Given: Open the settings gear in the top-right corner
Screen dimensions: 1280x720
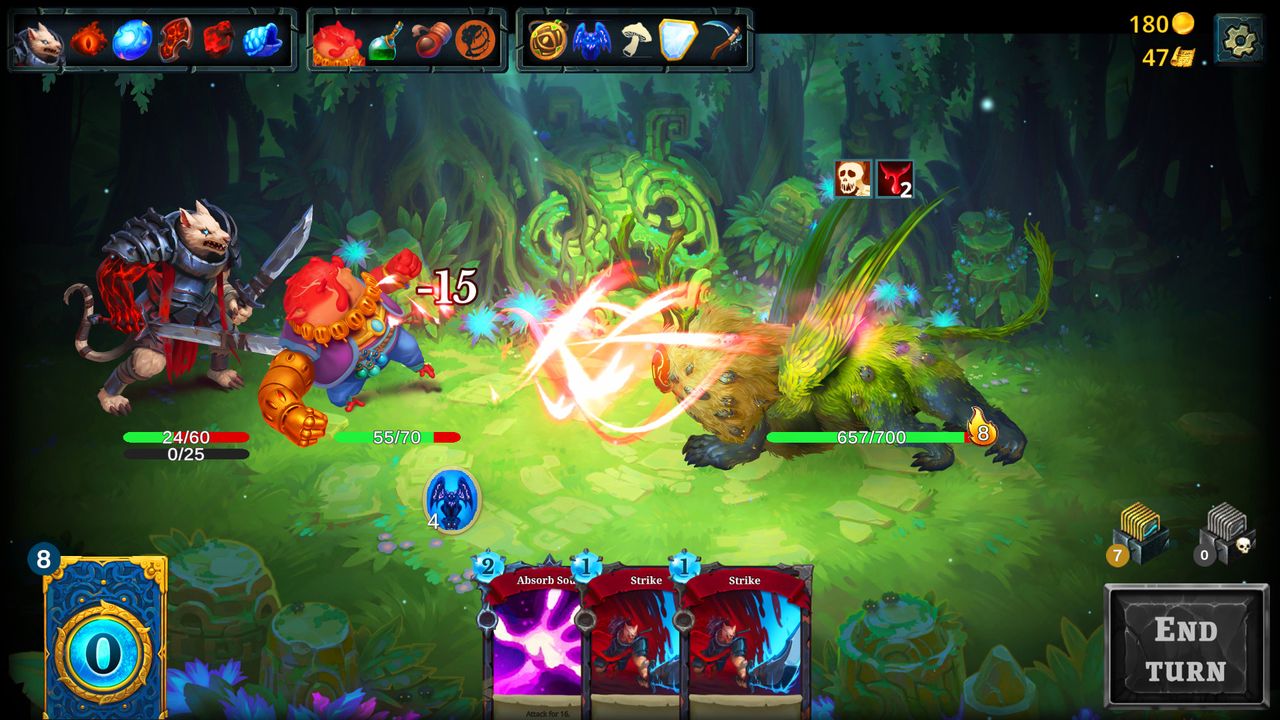Looking at the screenshot, I should coord(1240,38).
